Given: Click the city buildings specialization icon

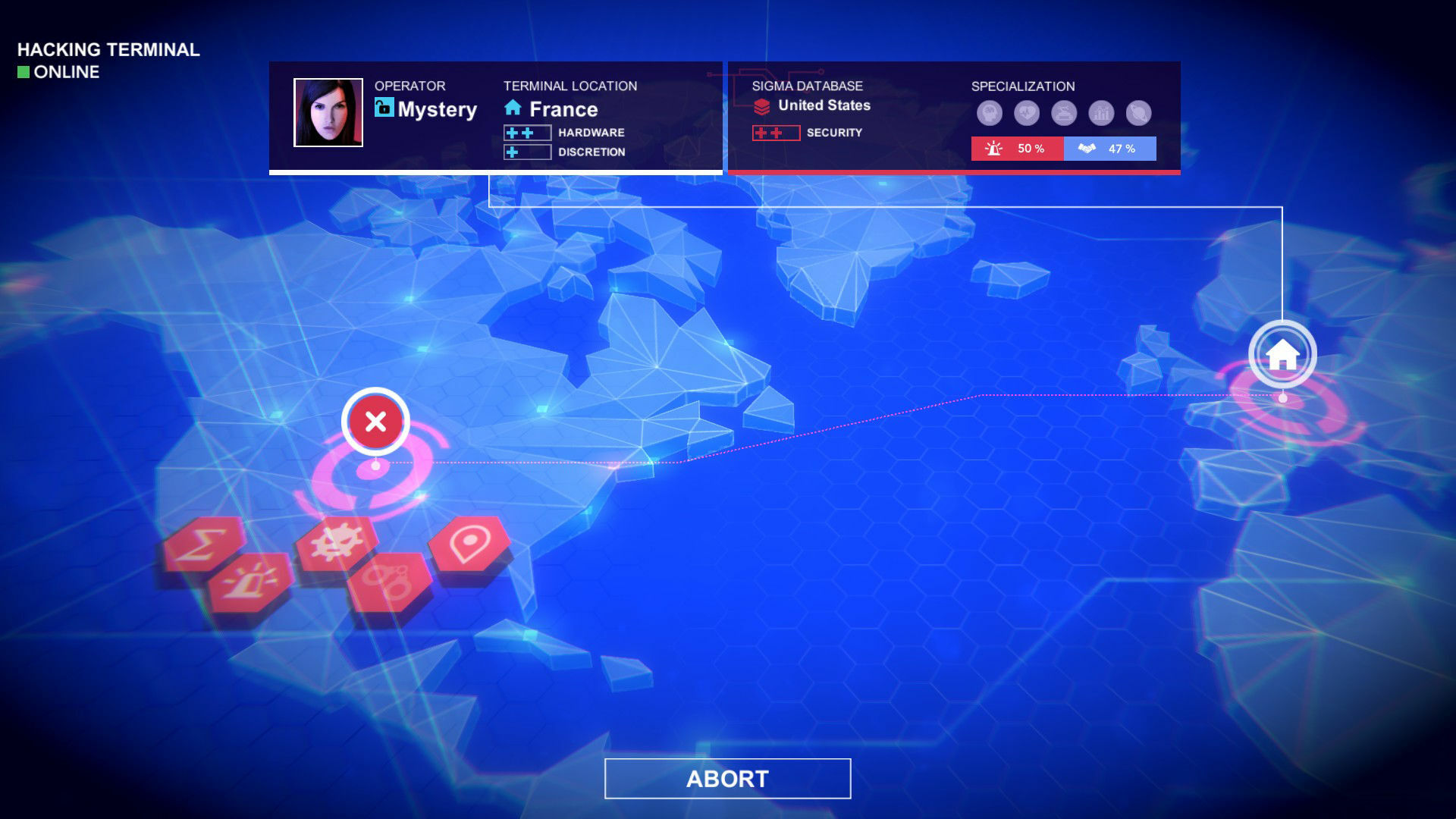Looking at the screenshot, I should [x=1100, y=114].
